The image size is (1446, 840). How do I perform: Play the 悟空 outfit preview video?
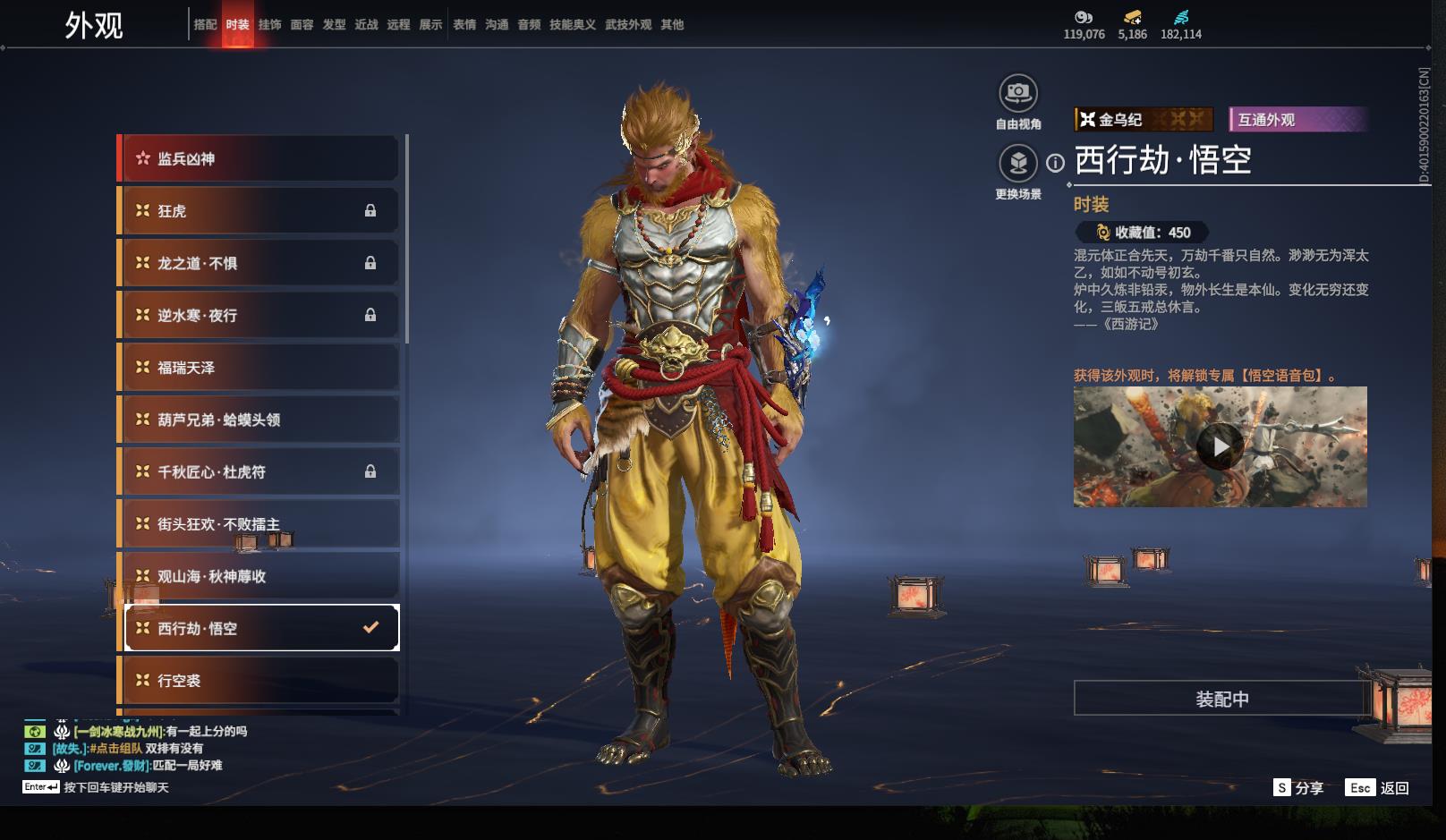point(1220,446)
